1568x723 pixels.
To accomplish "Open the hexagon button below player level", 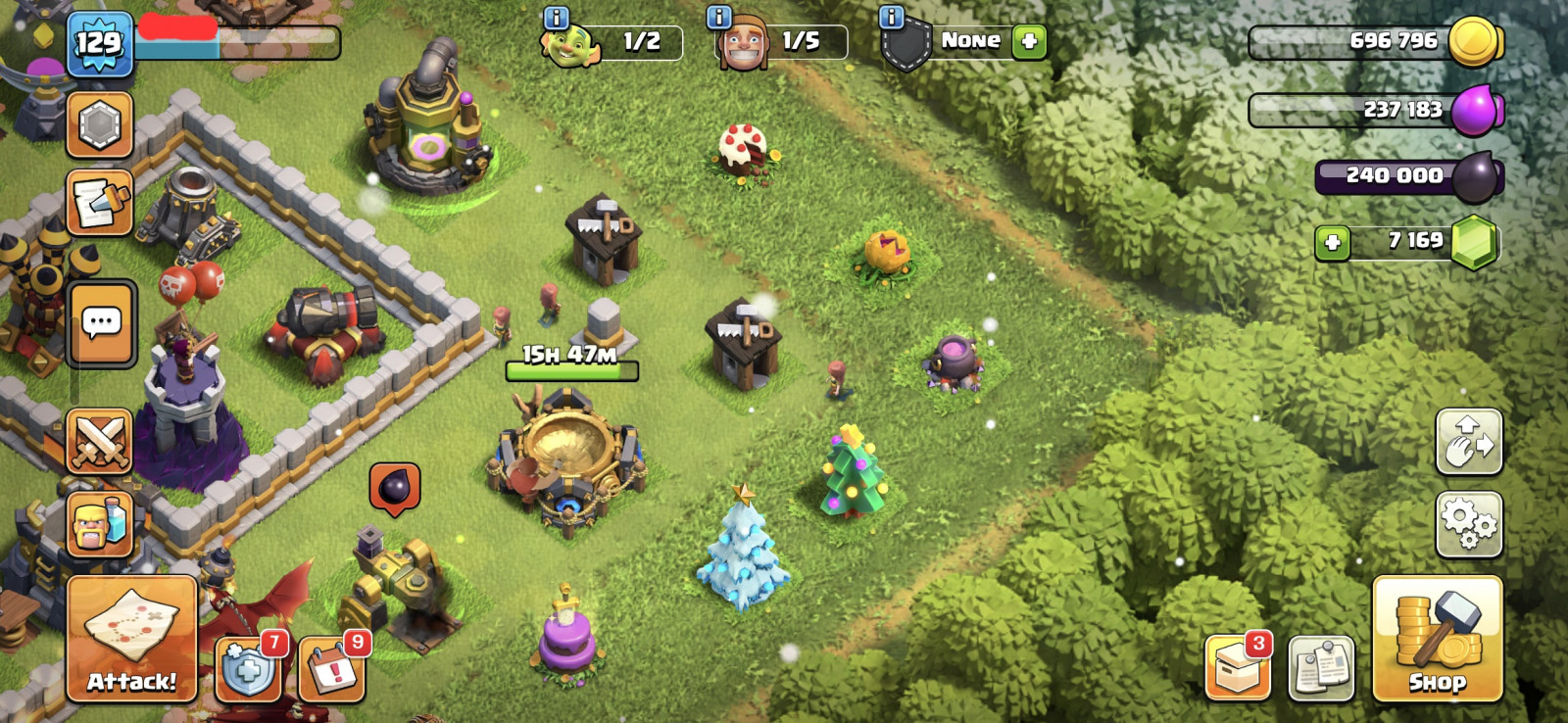I will pos(99,125).
